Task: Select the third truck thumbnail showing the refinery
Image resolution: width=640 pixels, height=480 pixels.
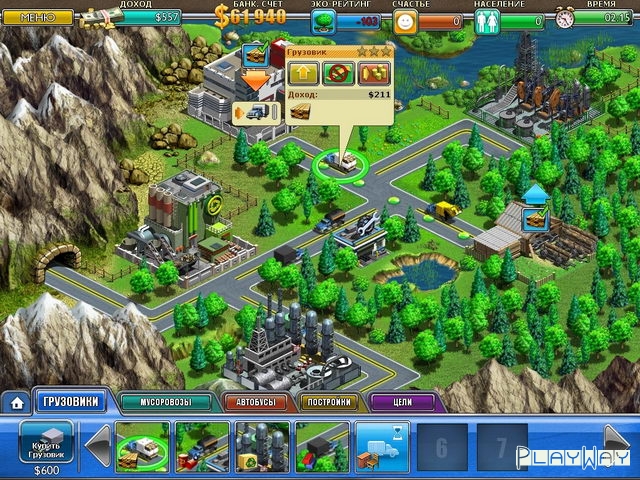Action: 262,444
